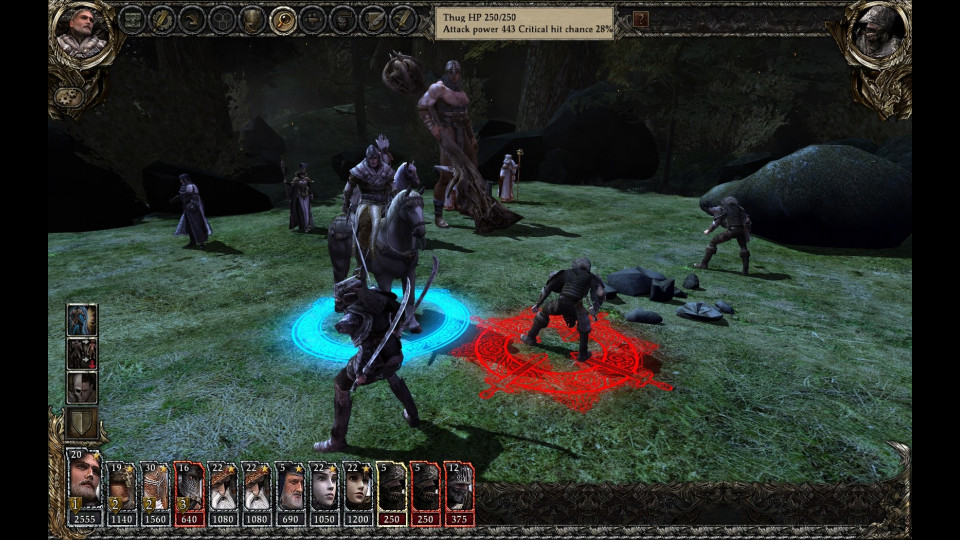
Task: Click the magnifying glass inspect button
Action: click(283, 19)
